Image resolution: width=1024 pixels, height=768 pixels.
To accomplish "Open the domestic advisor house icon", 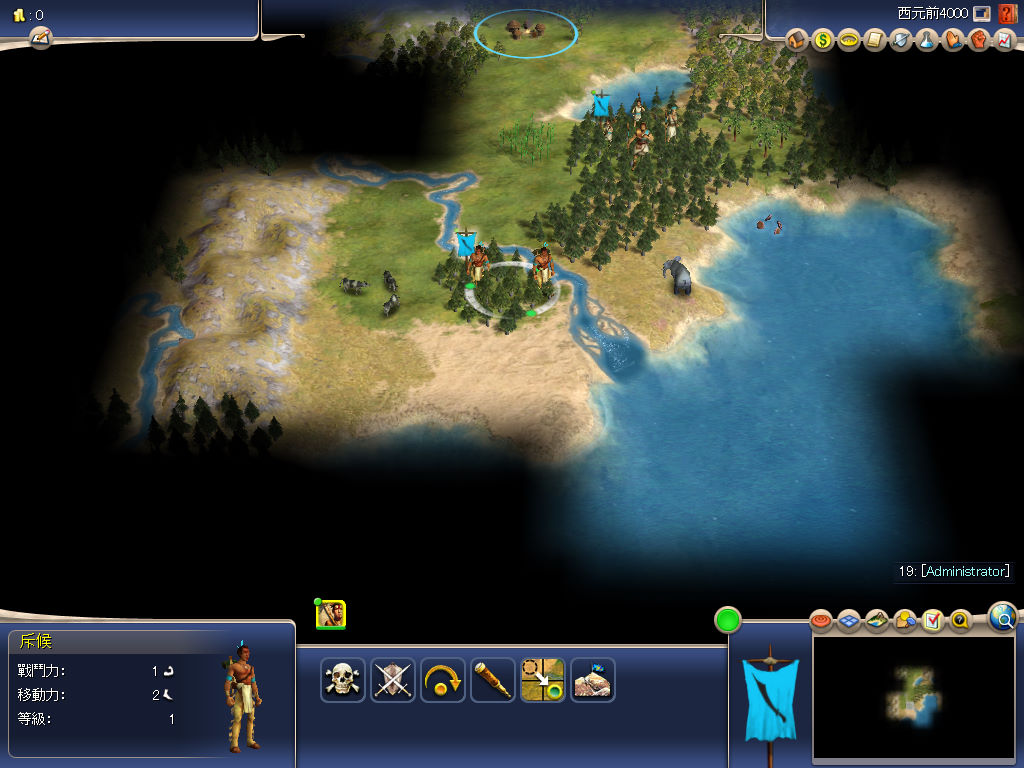I will click(x=797, y=41).
